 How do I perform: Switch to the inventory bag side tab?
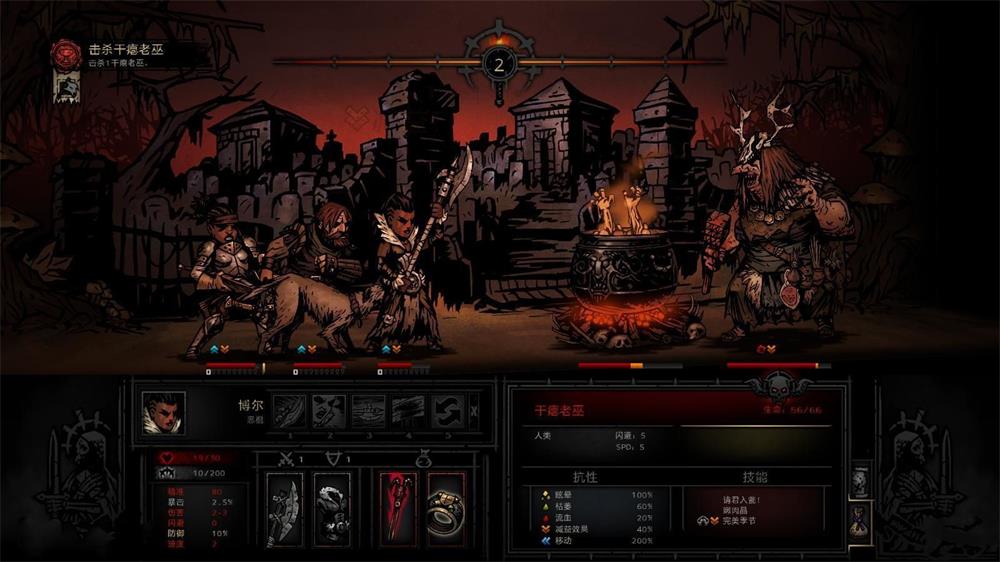pos(859,519)
